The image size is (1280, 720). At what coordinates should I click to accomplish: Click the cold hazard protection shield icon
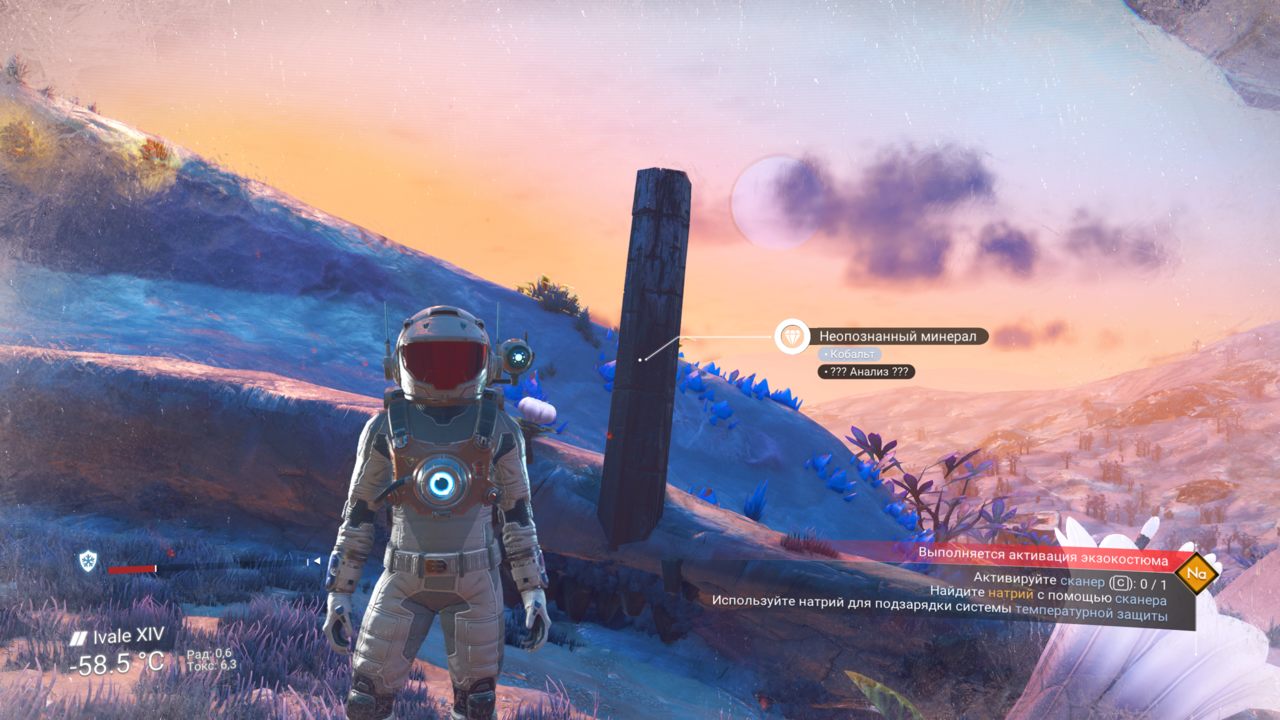87,561
